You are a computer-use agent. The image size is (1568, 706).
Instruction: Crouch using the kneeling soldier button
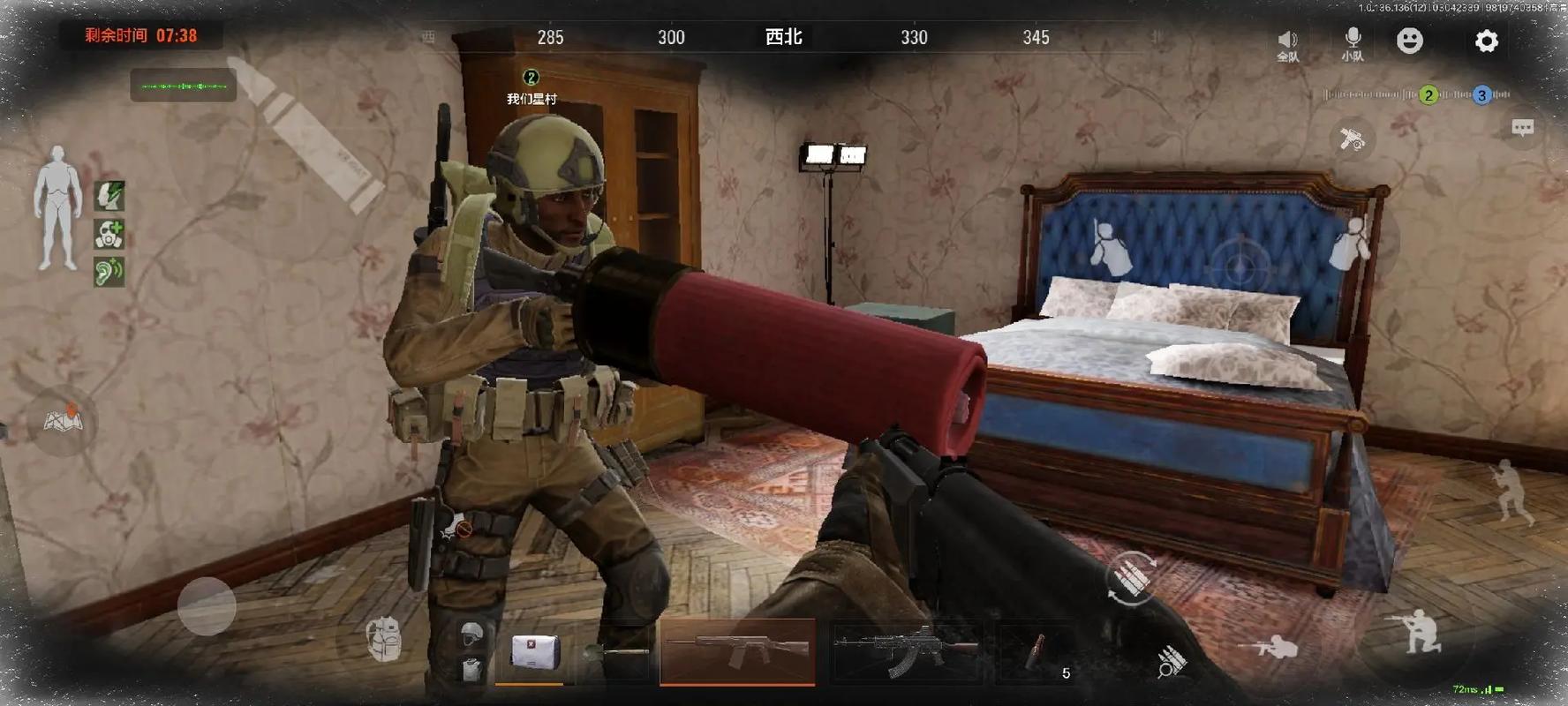tap(1413, 632)
